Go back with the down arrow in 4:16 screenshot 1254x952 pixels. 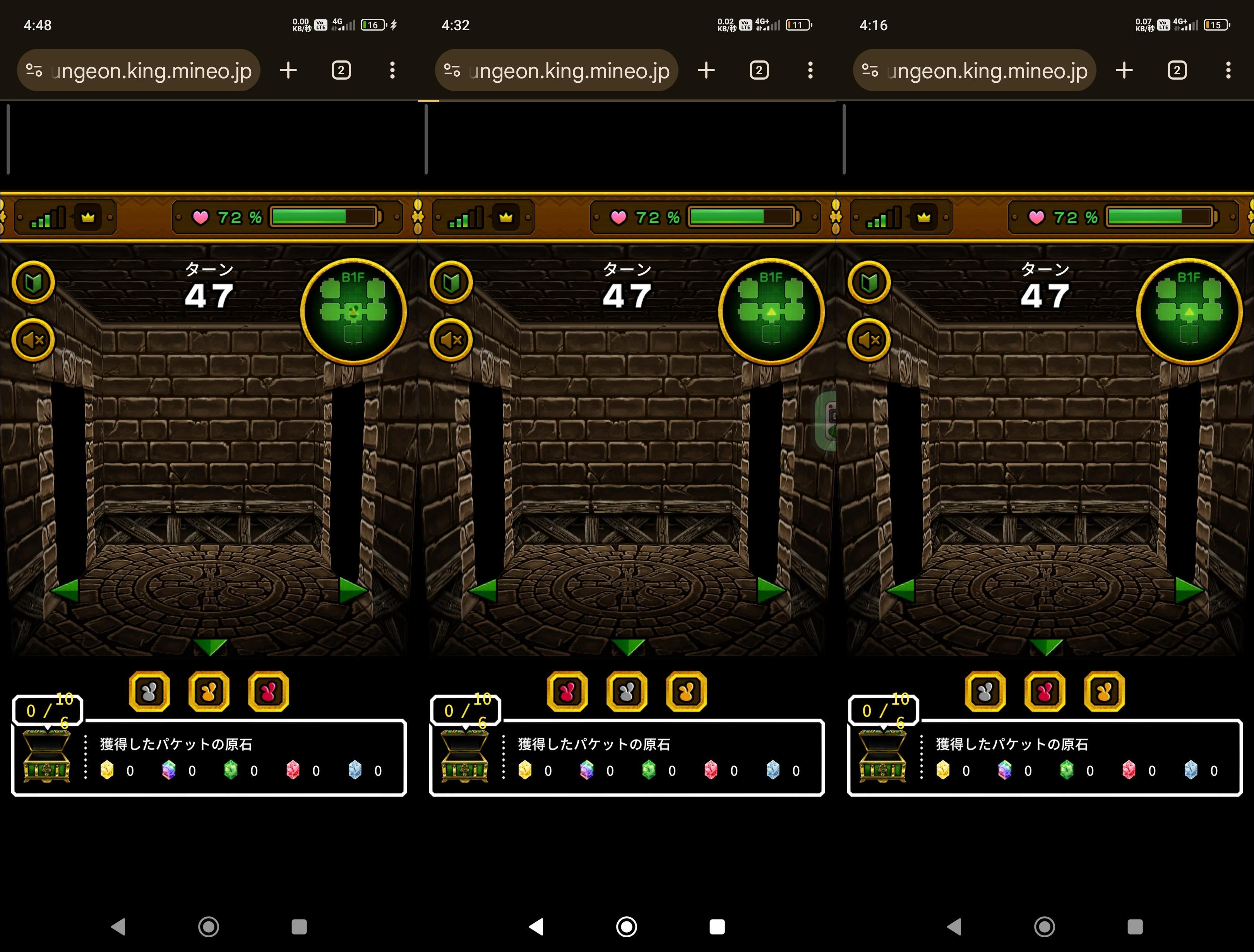tap(1045, 646)
